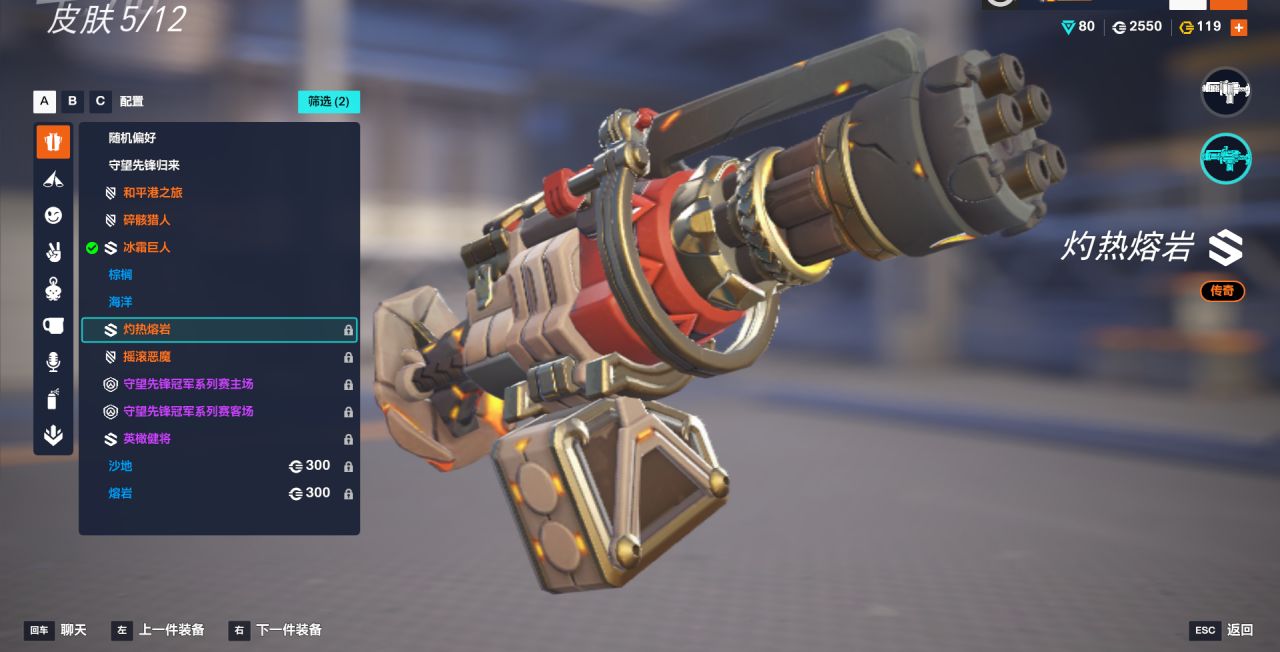Choose the 棕榈 skin
The height and width of the screenshot is (652, 1280).
[x=120, y=274]
